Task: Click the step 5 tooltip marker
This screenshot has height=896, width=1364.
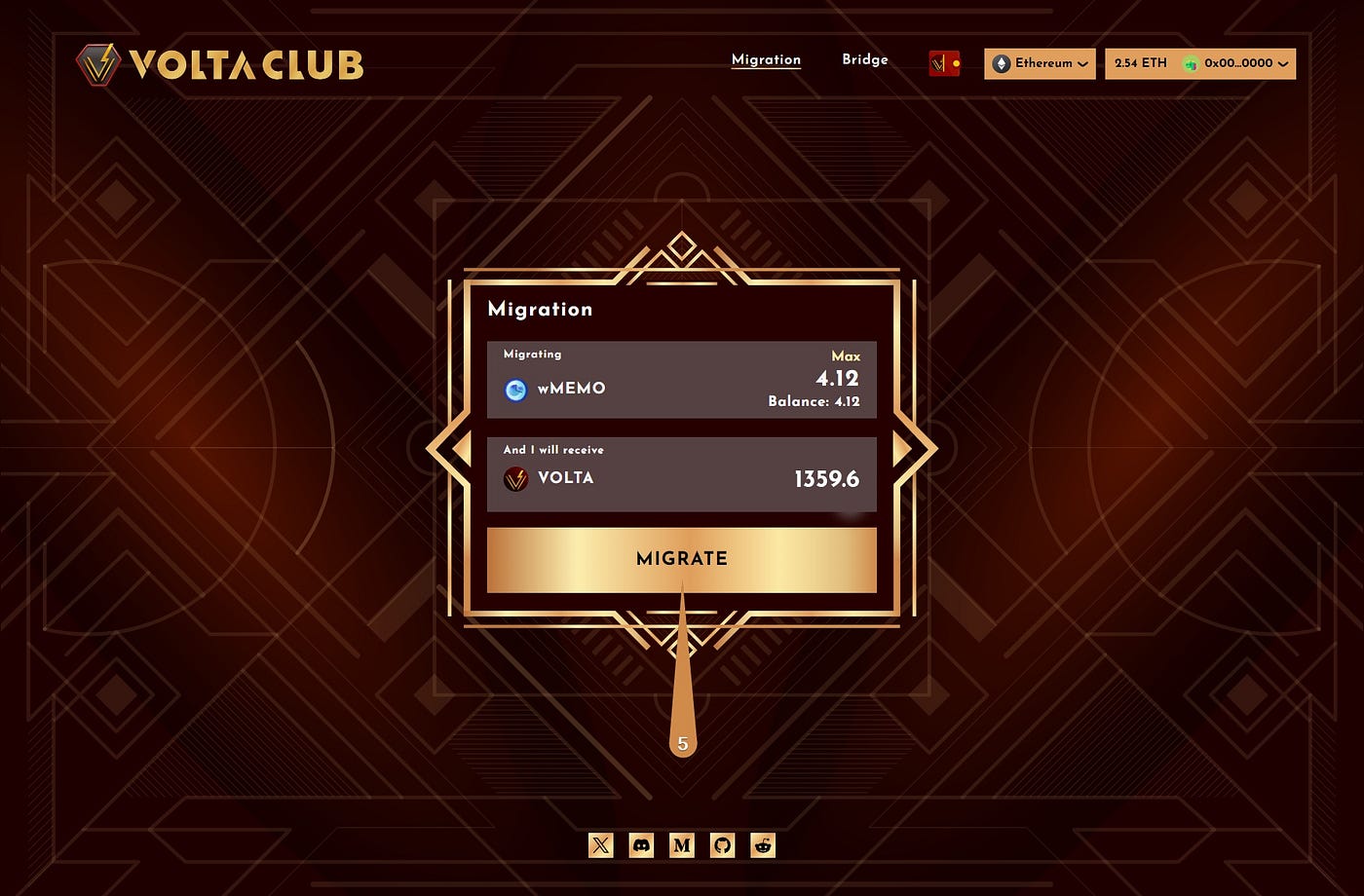Action: click(x=682, y=742)
